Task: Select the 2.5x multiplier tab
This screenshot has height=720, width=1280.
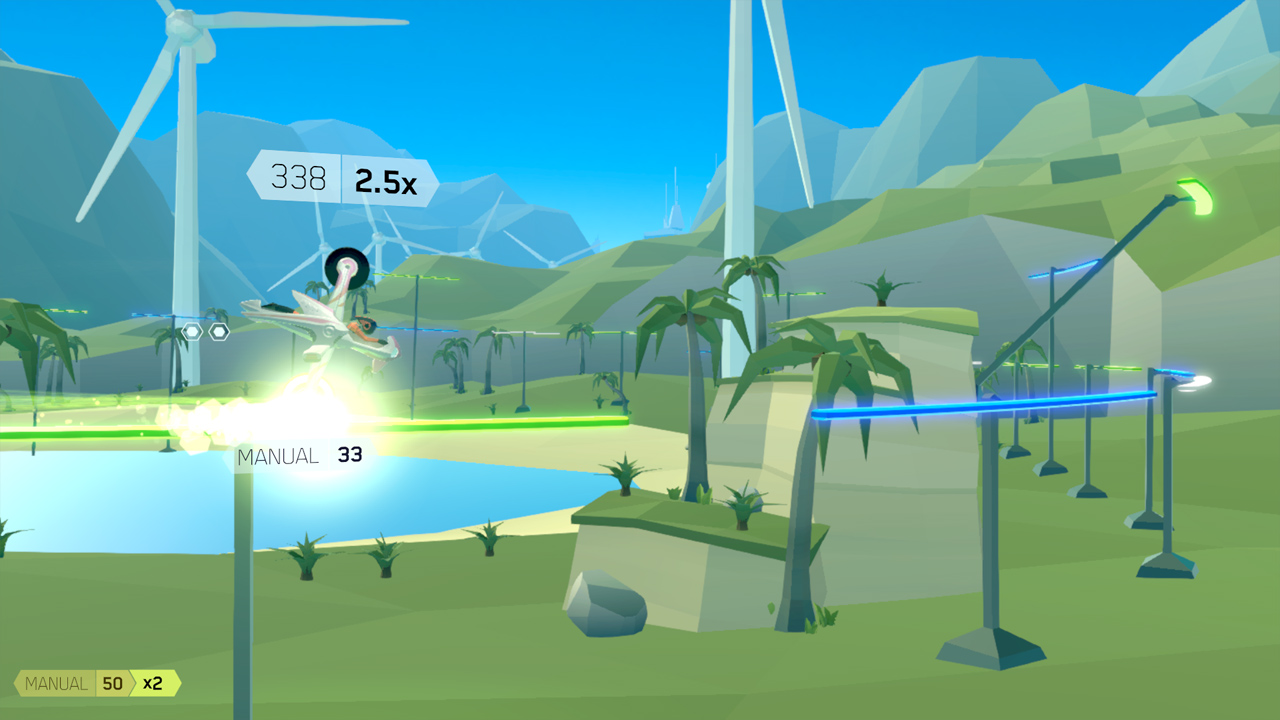Action: tap(385, 182)
